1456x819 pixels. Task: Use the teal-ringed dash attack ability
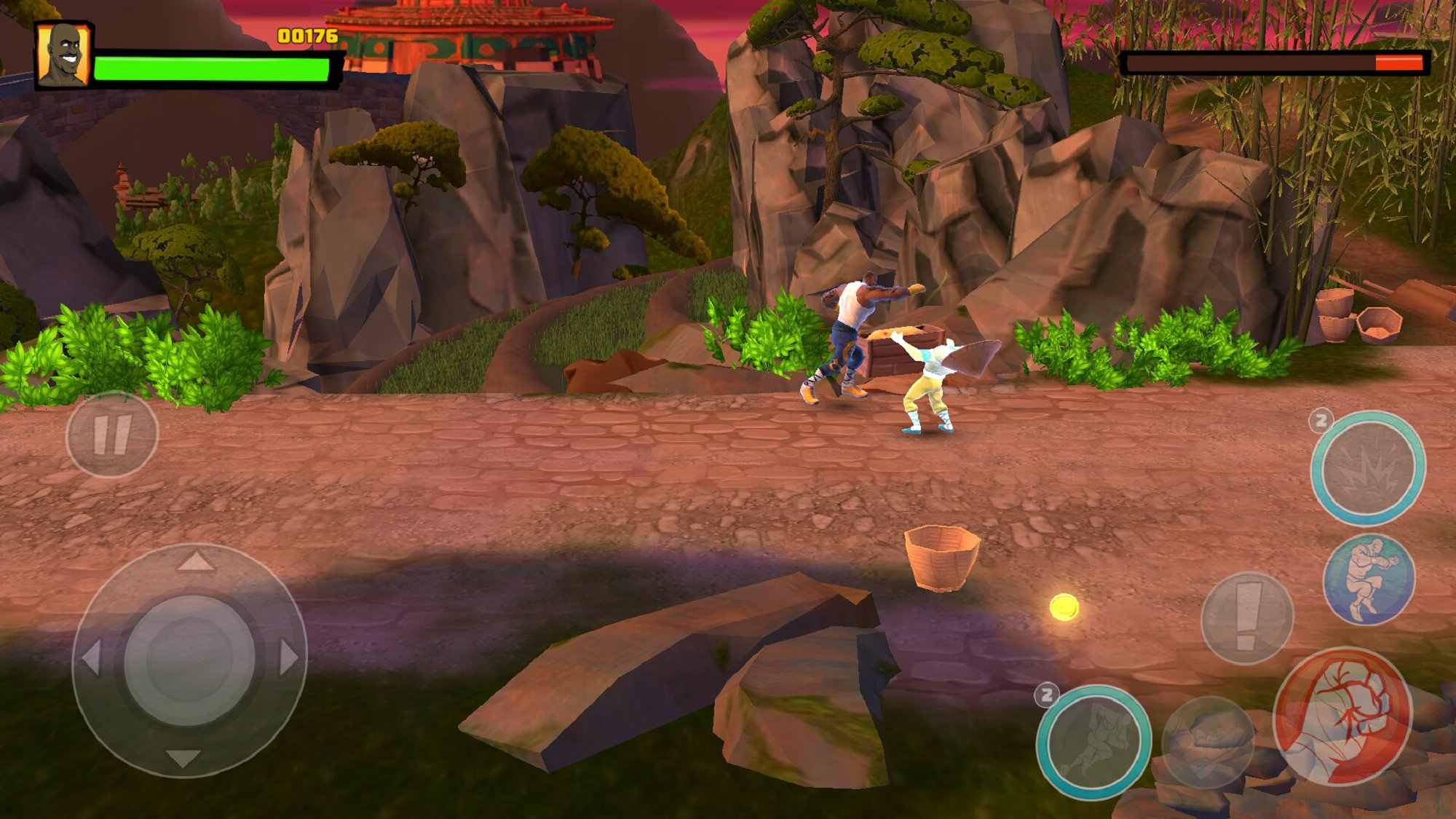tap(1093, 742)
